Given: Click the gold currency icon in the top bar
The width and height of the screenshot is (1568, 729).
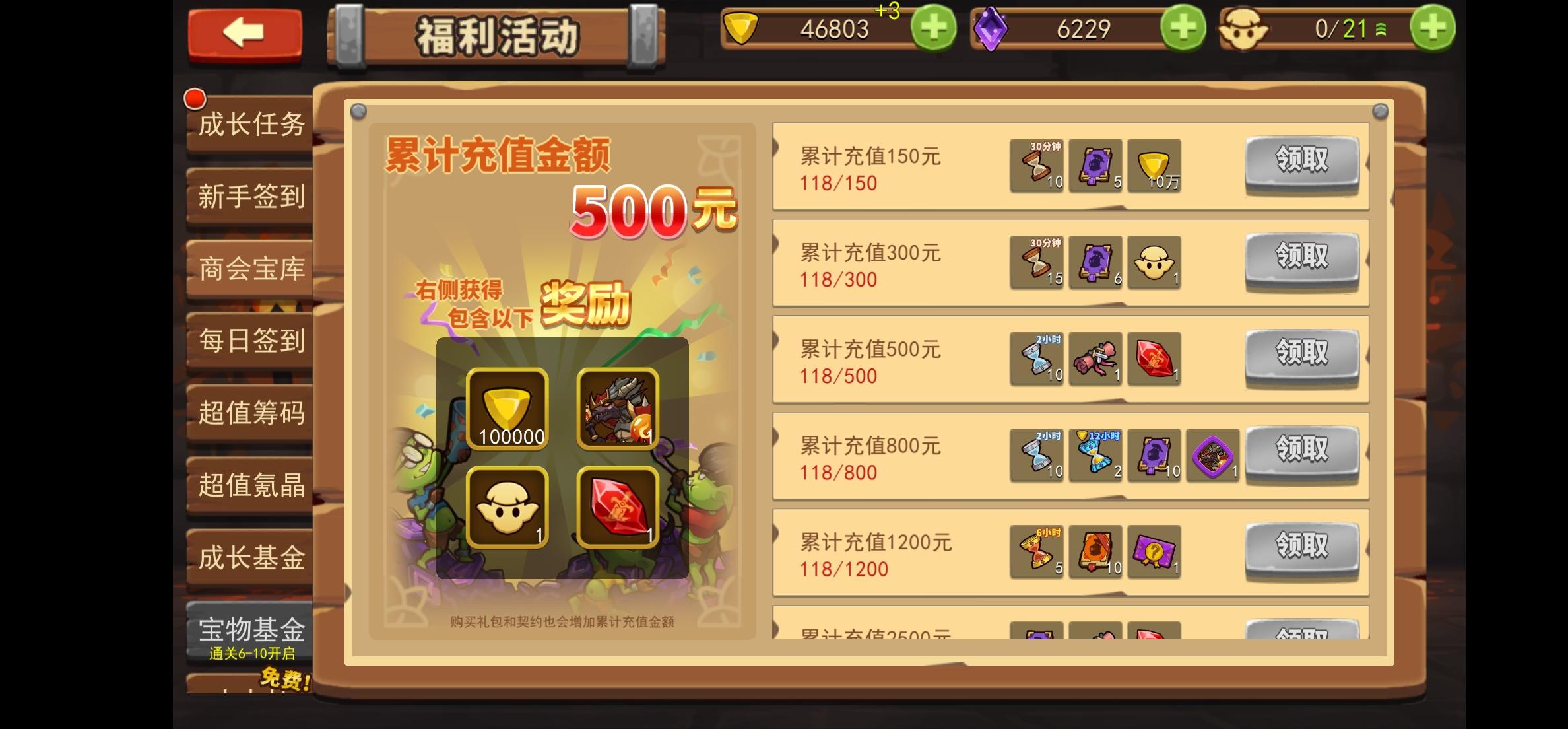Looking at the screenshot, I should pos(740,28).
